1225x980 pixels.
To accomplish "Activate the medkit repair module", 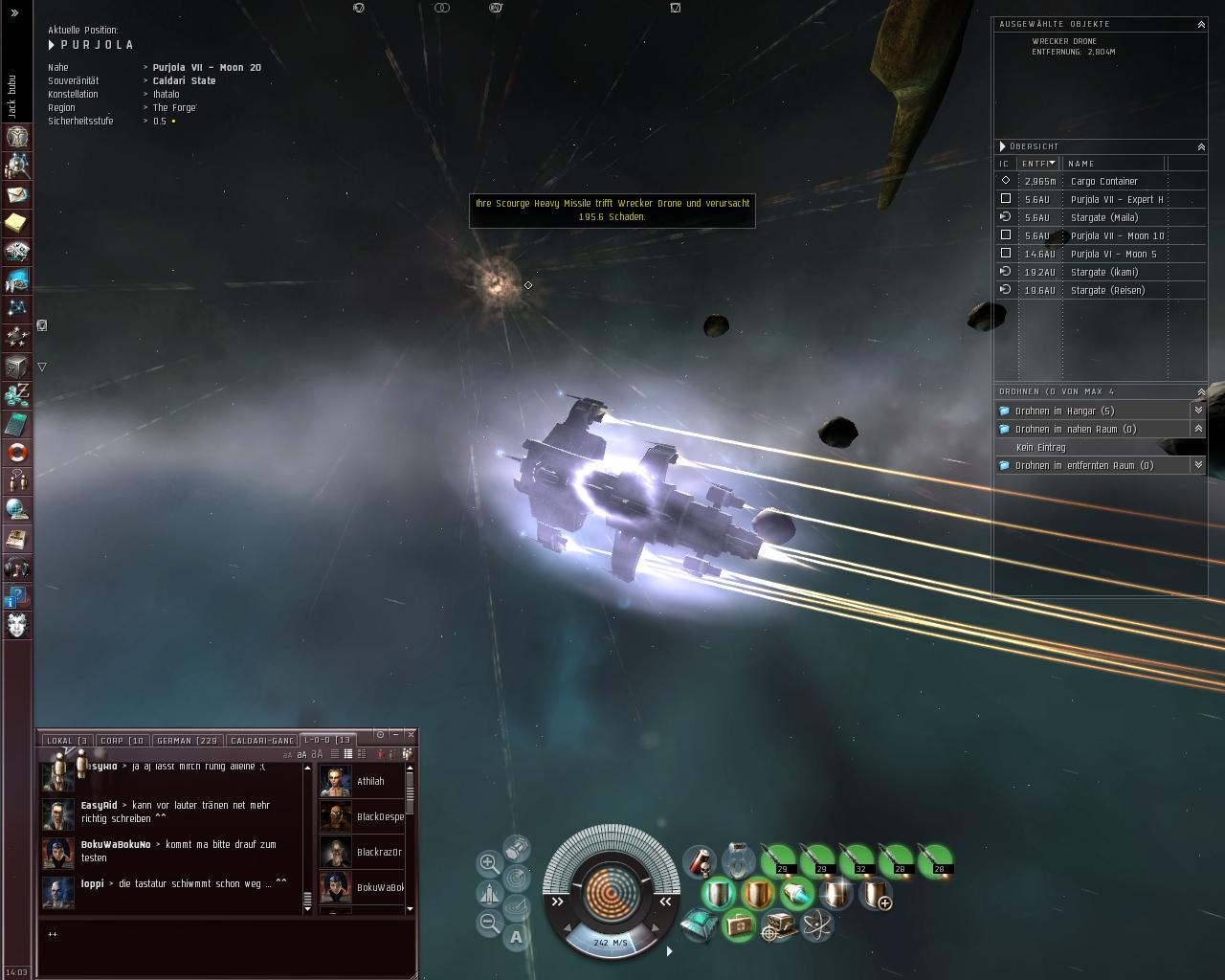I will 739,925.
